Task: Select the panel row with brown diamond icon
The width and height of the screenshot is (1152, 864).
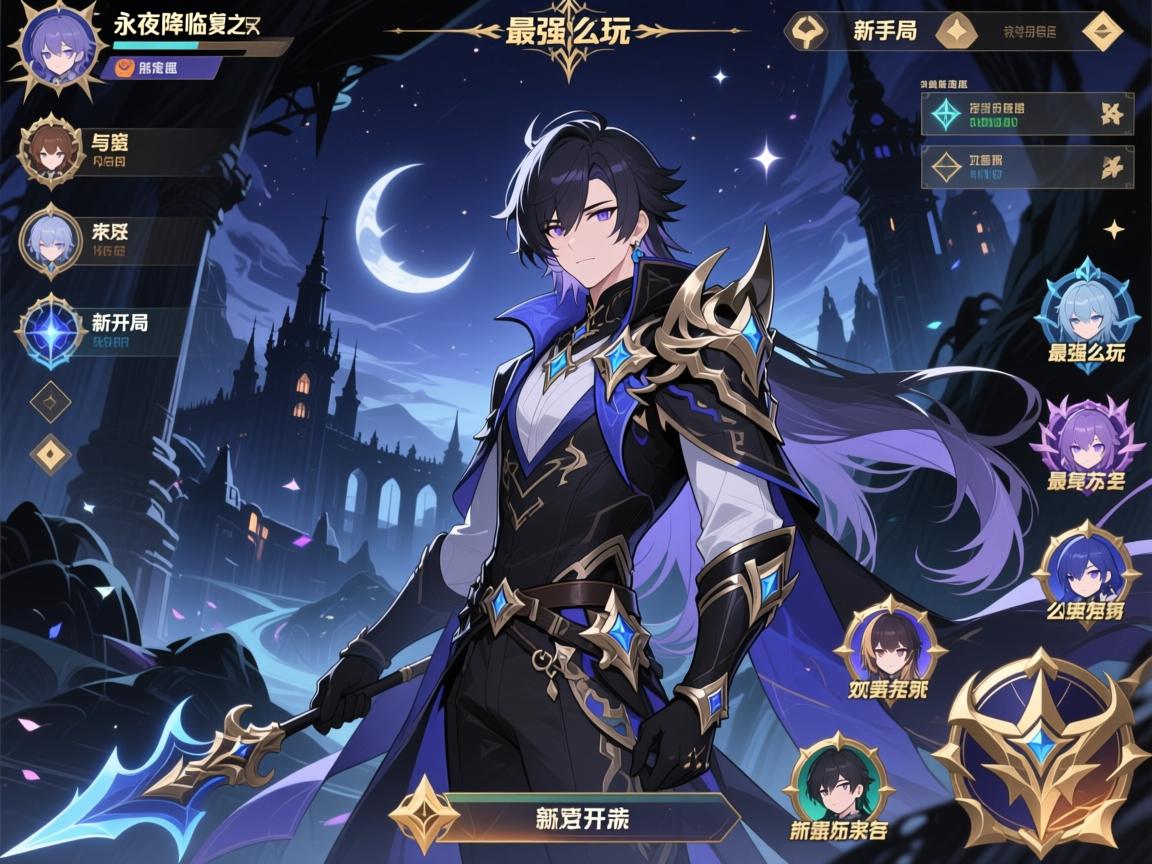Action: coord(1027,167)
